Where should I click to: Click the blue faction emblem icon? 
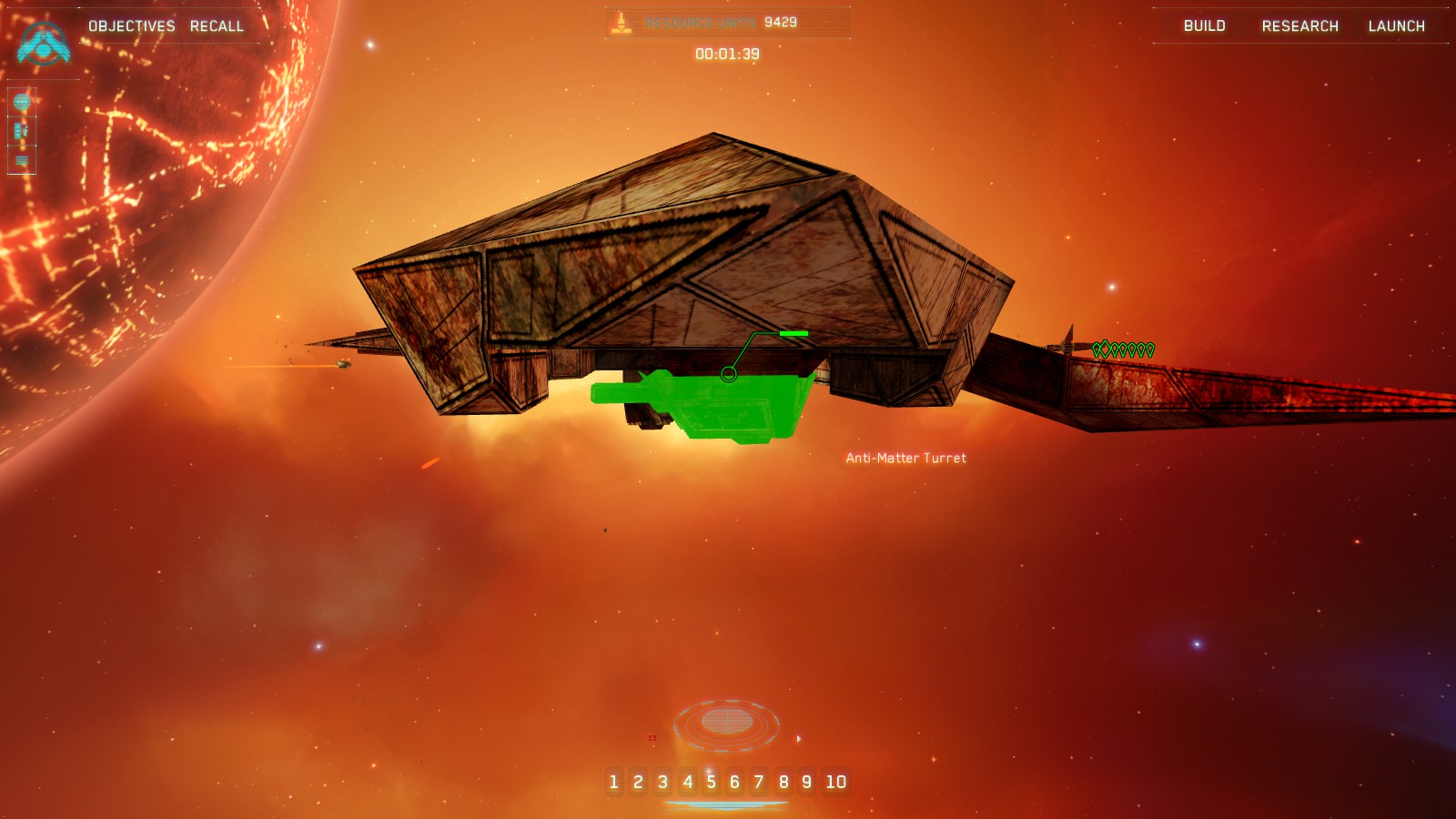[x=43, y=43]
